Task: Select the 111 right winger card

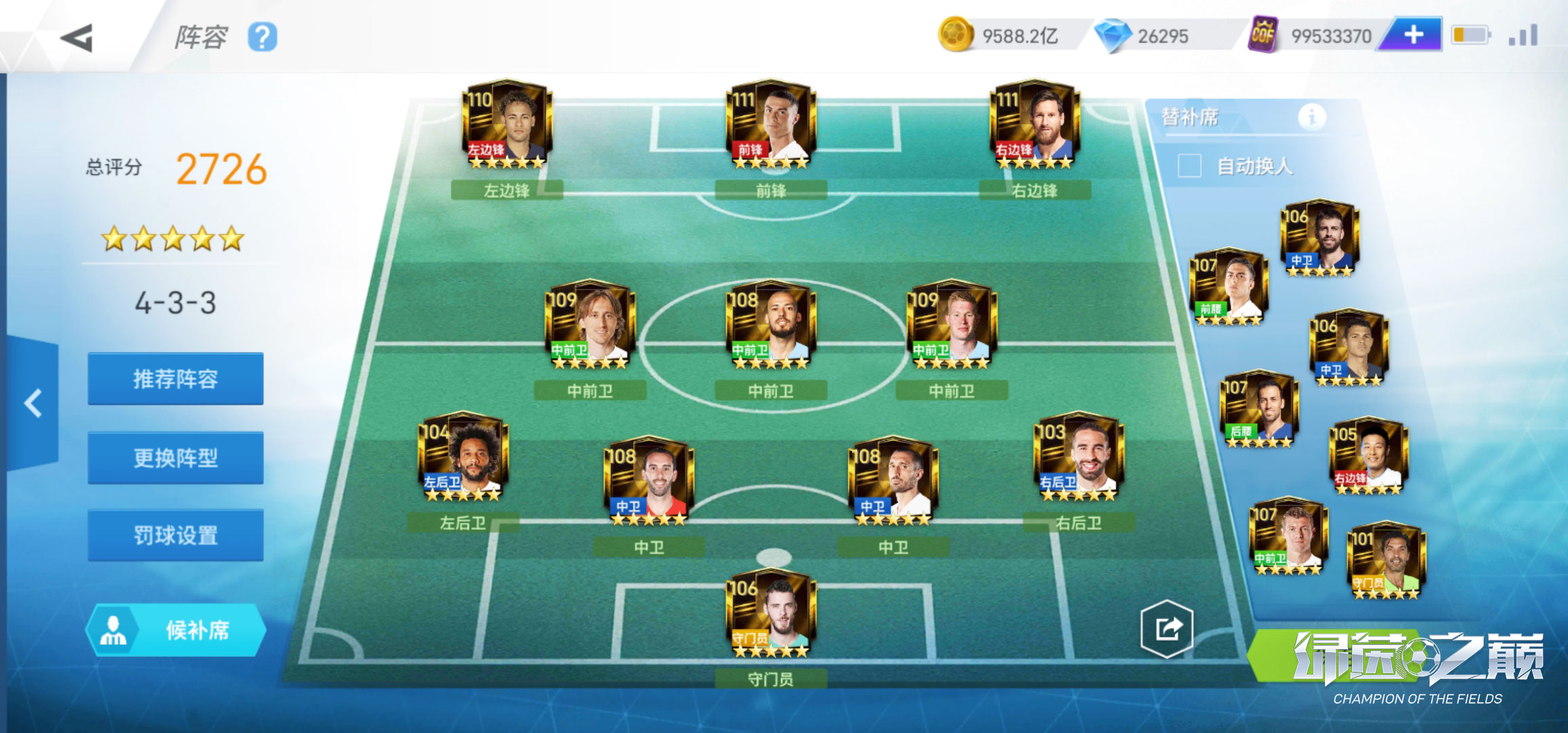Action: [1034, 125]
